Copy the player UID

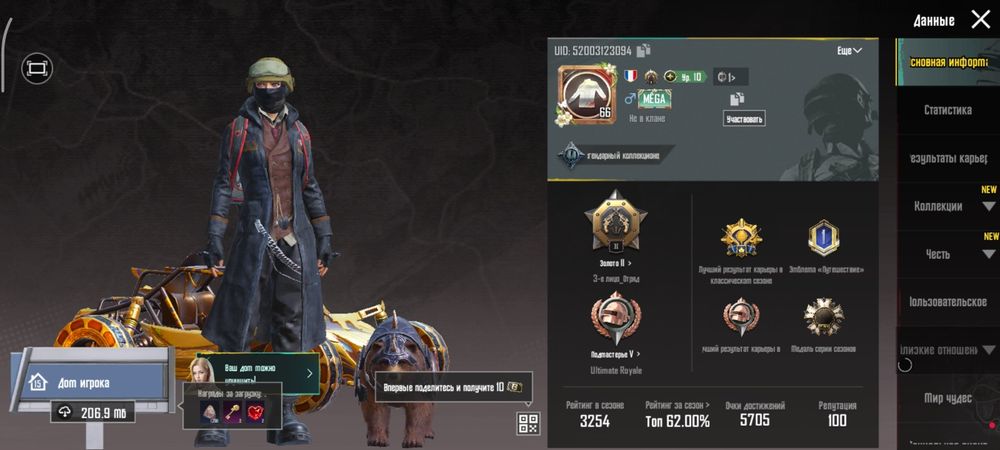tap(644, 50)
